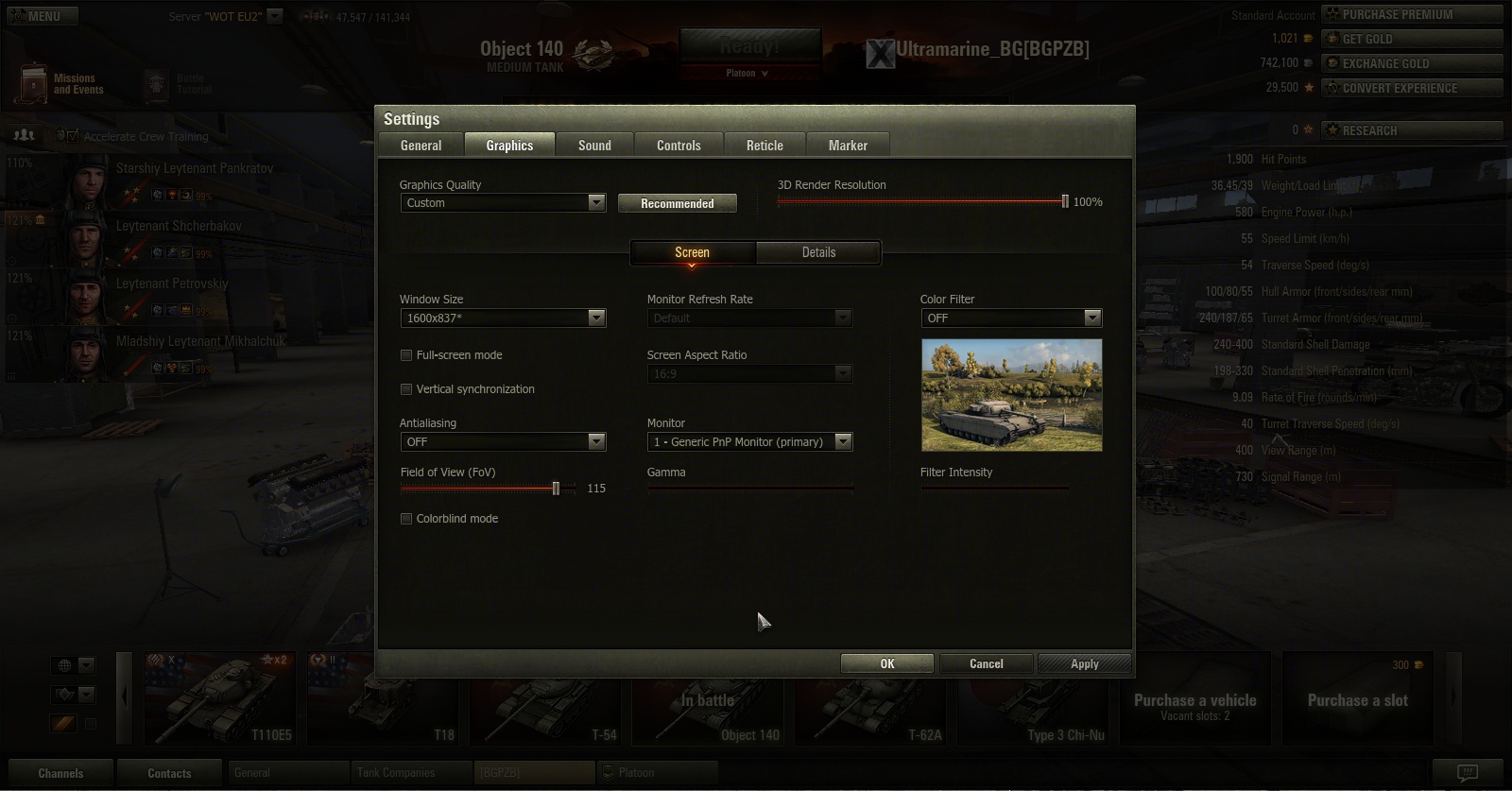
Task: Select the Controls tab
Action: [679, 146]
